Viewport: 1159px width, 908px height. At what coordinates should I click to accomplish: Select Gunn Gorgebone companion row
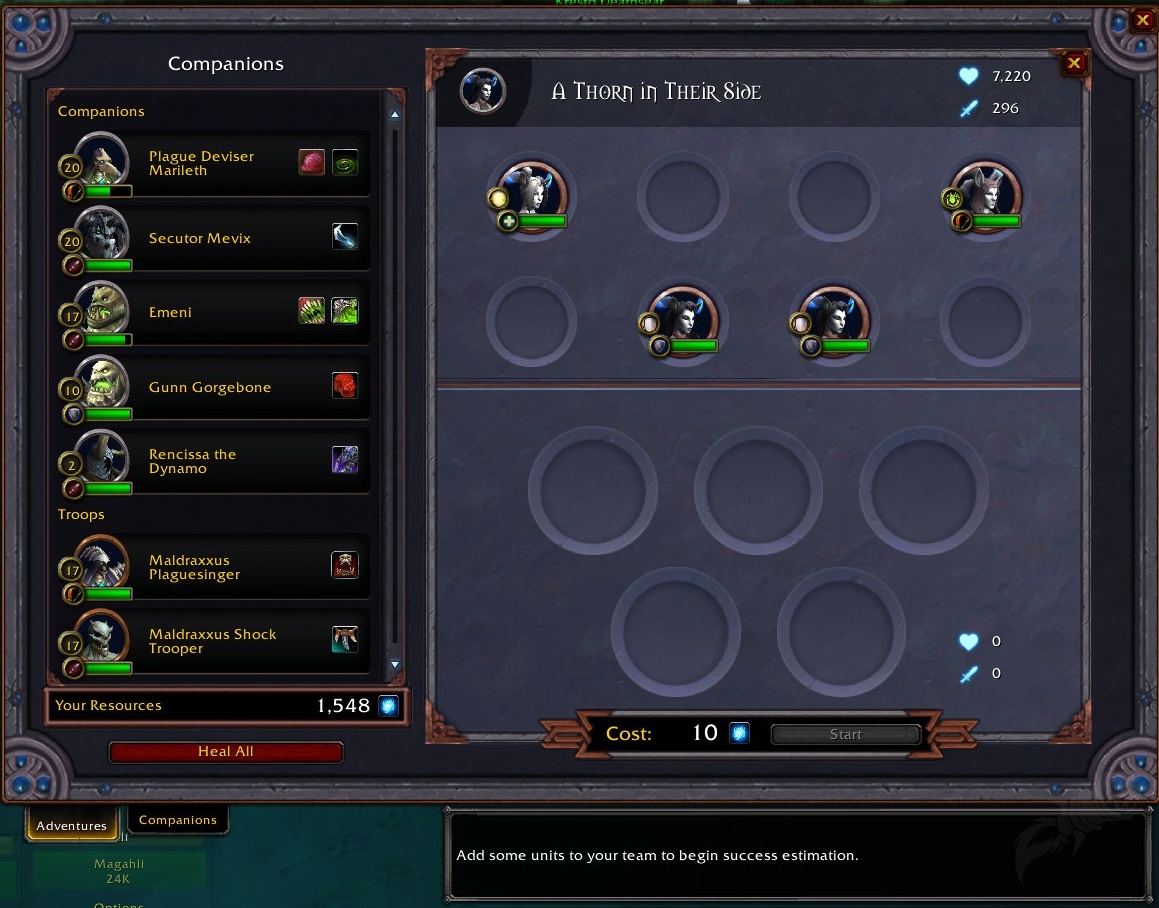pos(209,387)
